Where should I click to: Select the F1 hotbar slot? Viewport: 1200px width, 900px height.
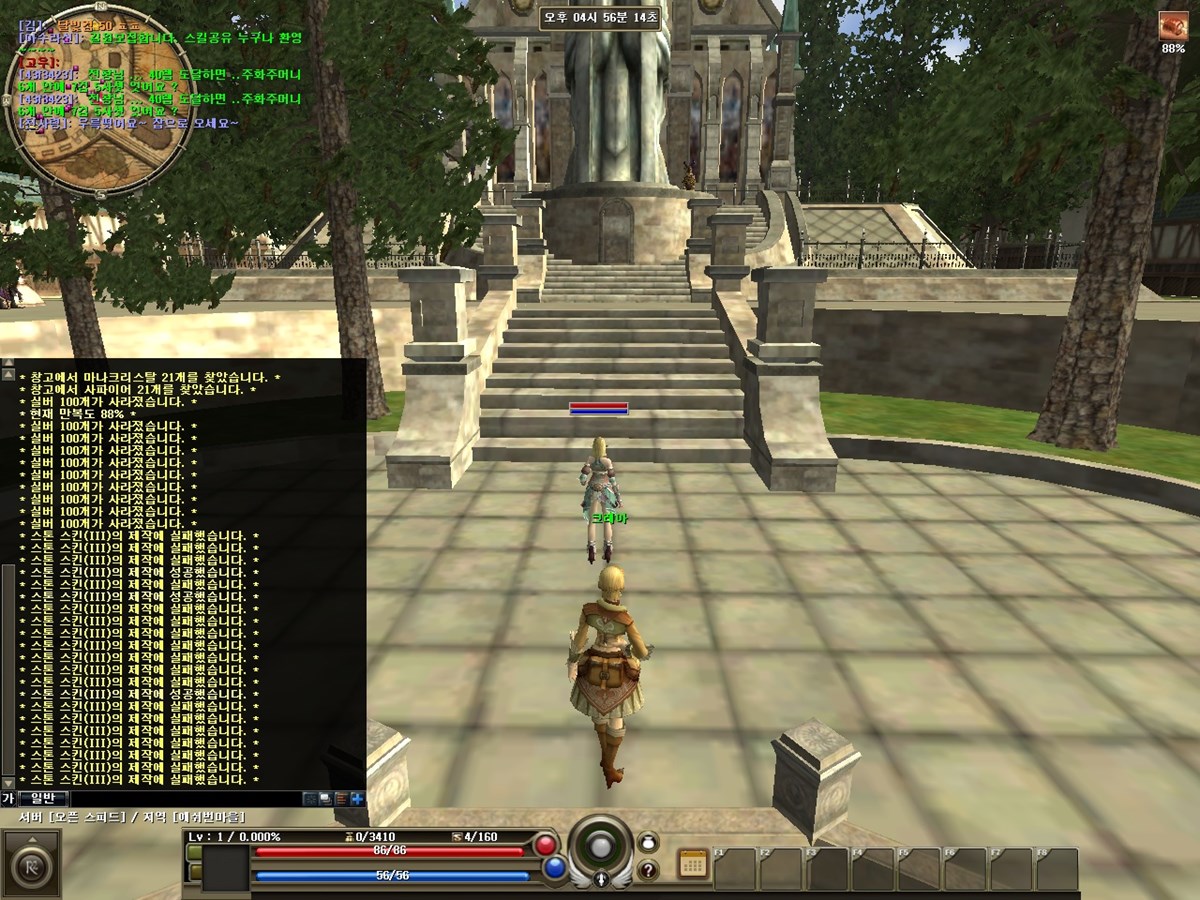735,869
